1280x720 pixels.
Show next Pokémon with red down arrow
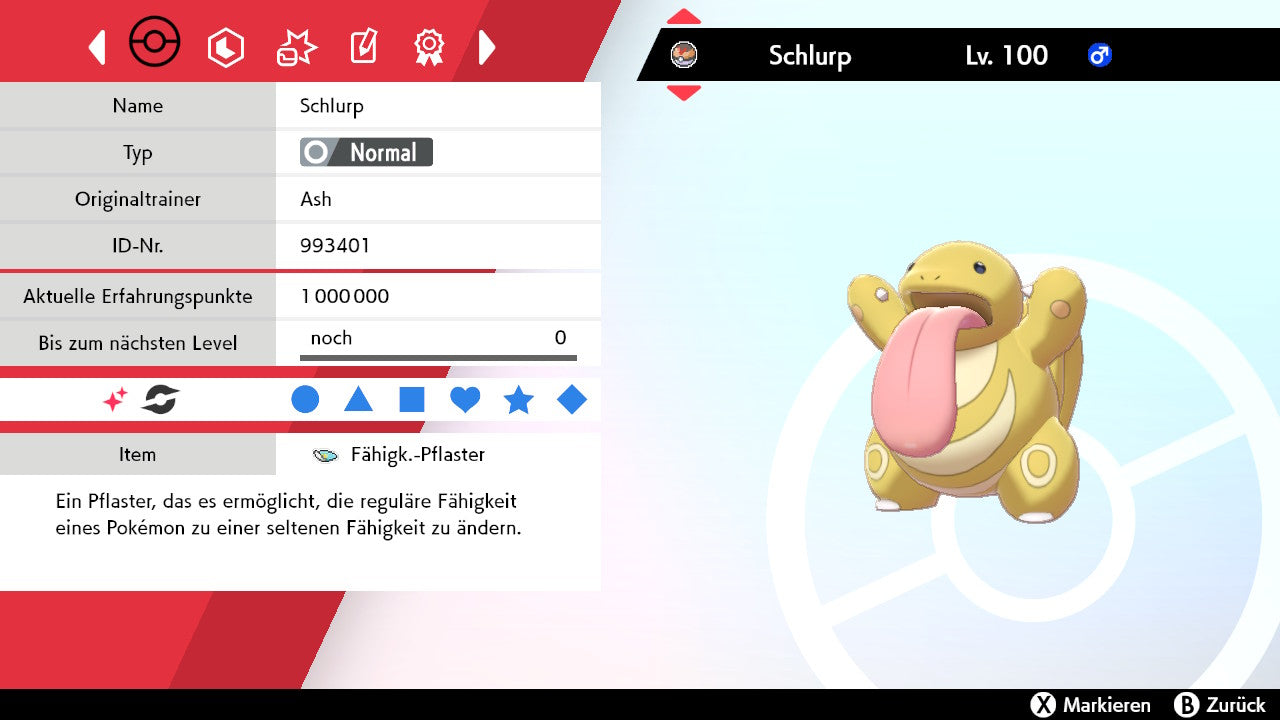pyautogui.click(x=684, y=93)
